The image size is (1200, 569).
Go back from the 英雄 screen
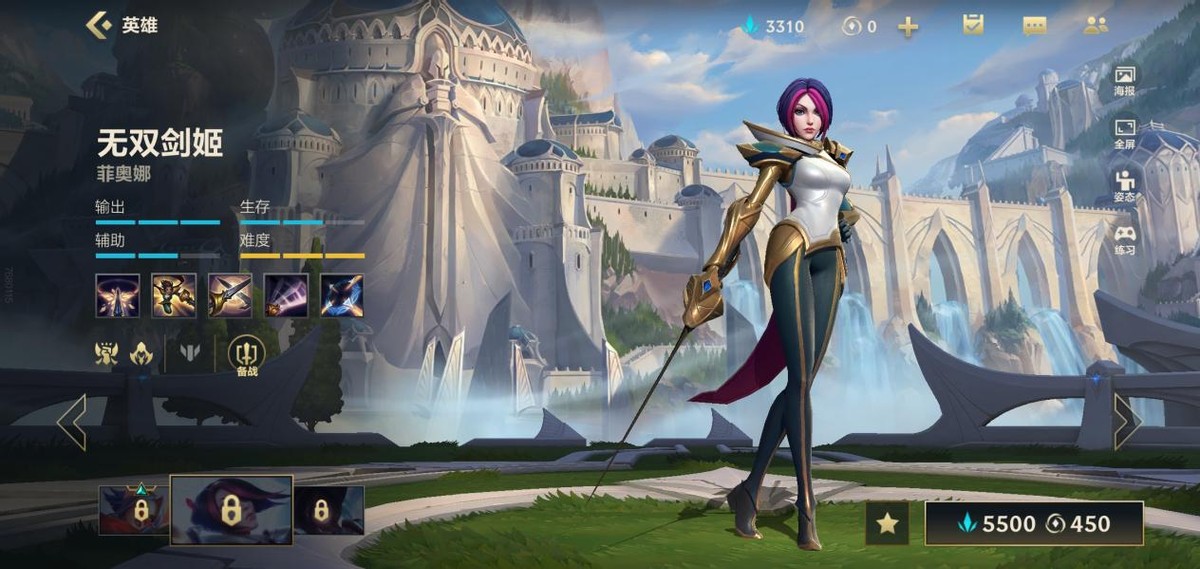click(99, 25)
